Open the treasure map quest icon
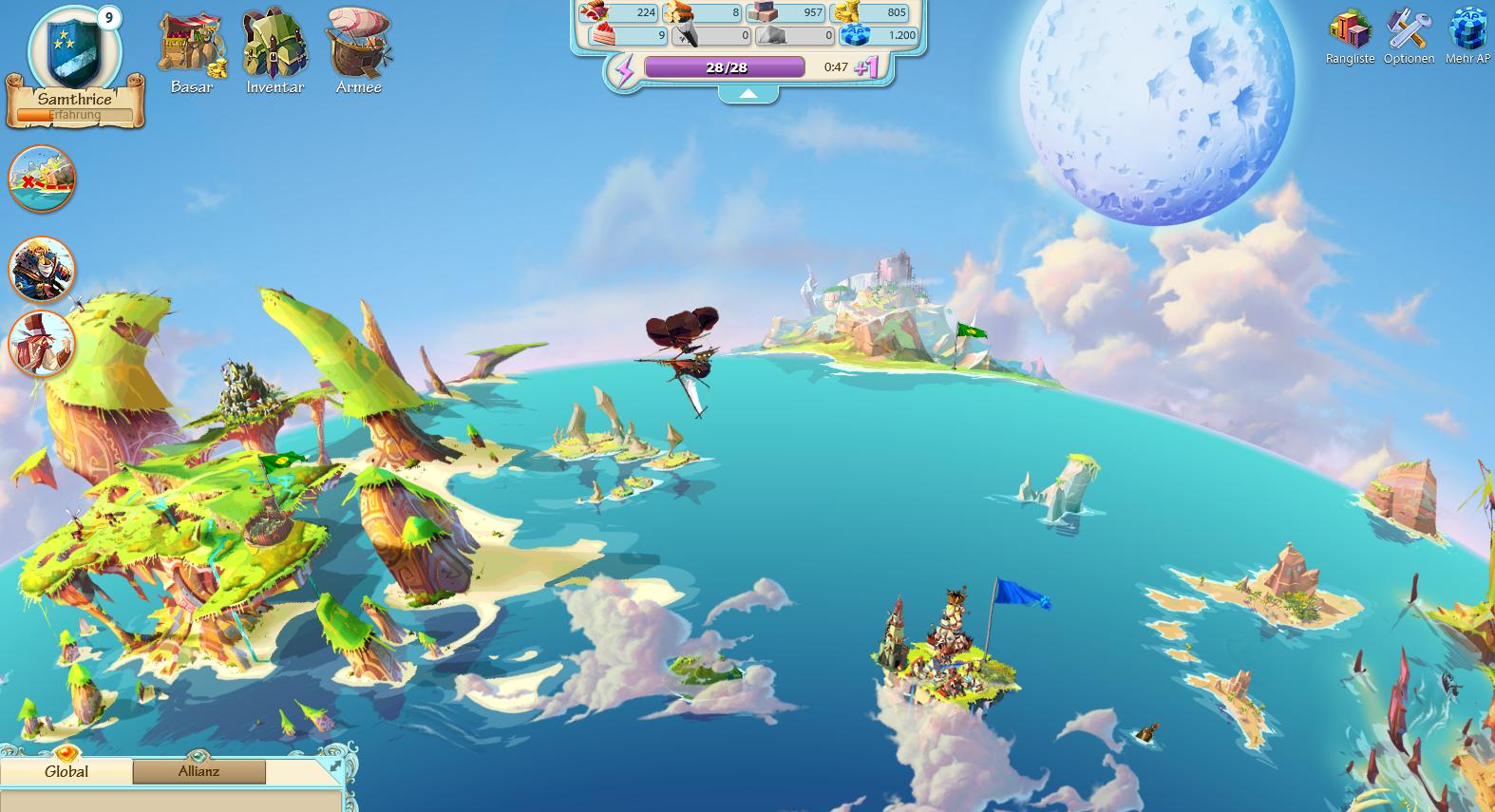 pyautogui.click(x=41, y=178)
